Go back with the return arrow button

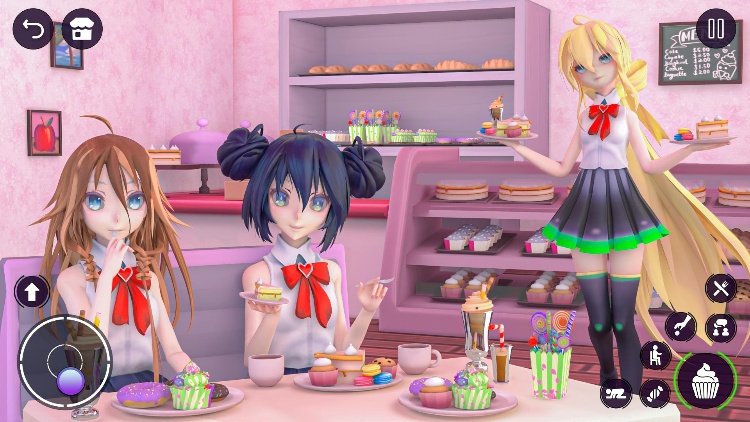(x=32, y=28)
